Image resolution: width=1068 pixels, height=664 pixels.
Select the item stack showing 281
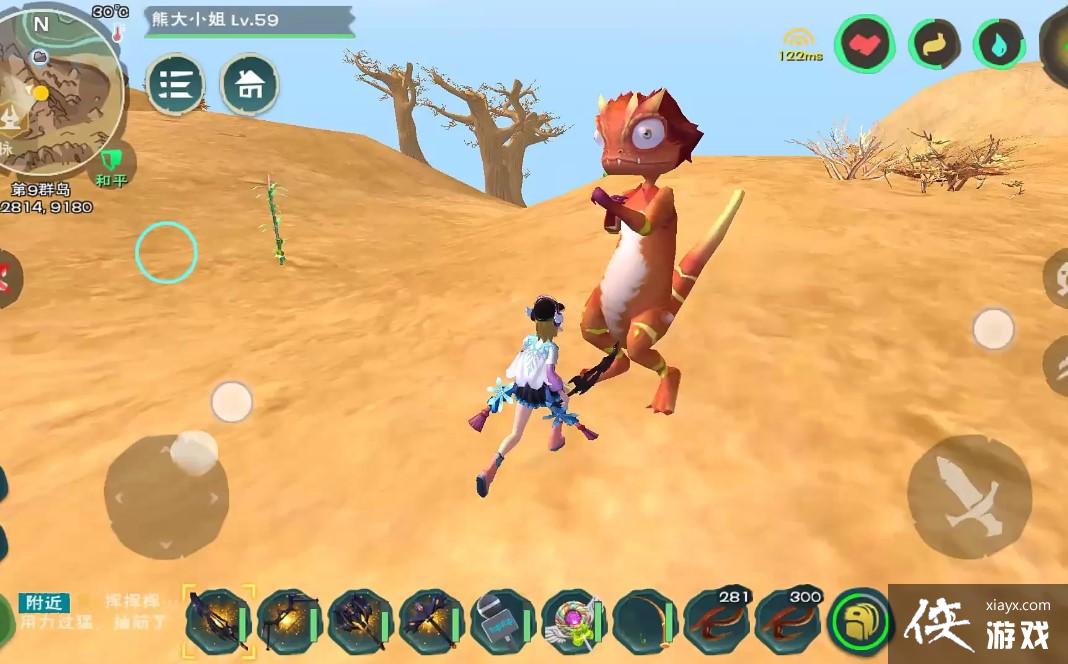pyautogui.click(x=717, y=619)
